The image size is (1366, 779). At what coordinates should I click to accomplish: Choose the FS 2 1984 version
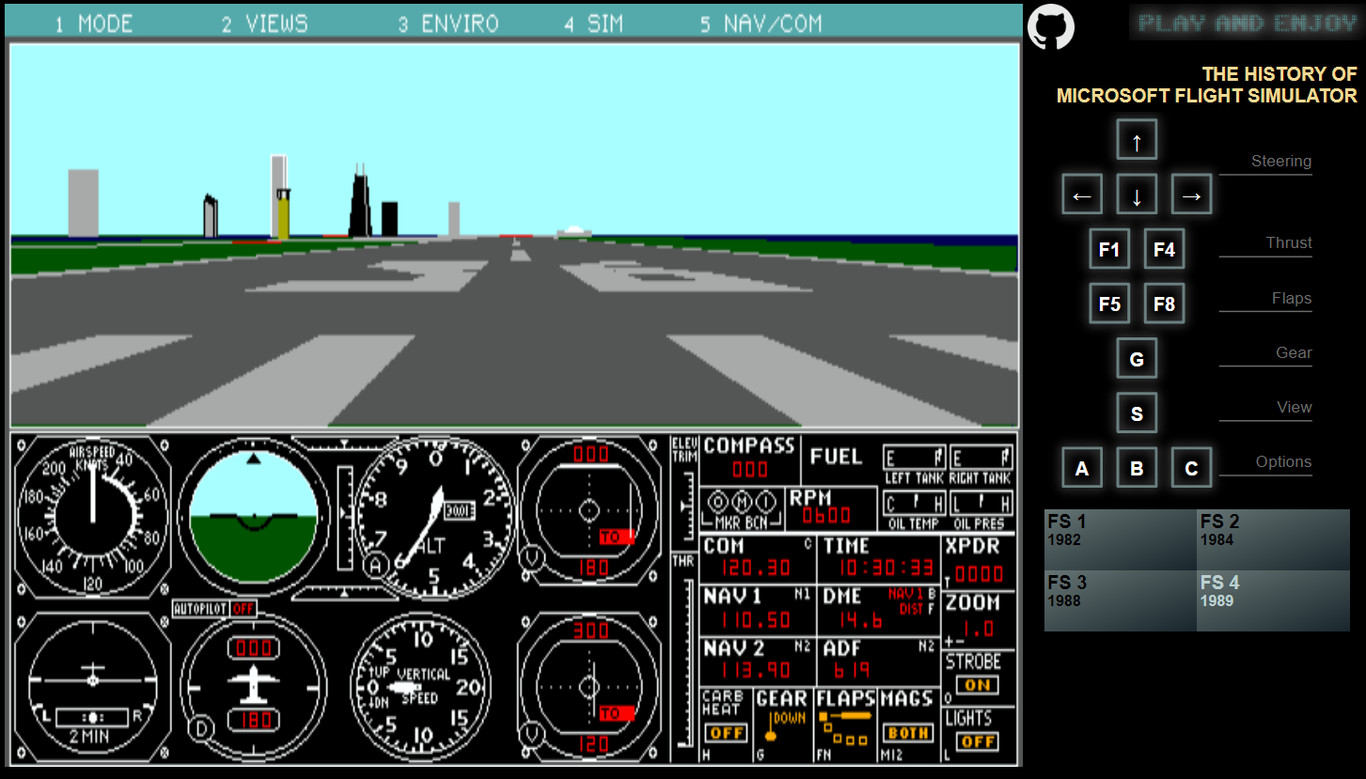pyautogui.click(x=1273, y=540)
